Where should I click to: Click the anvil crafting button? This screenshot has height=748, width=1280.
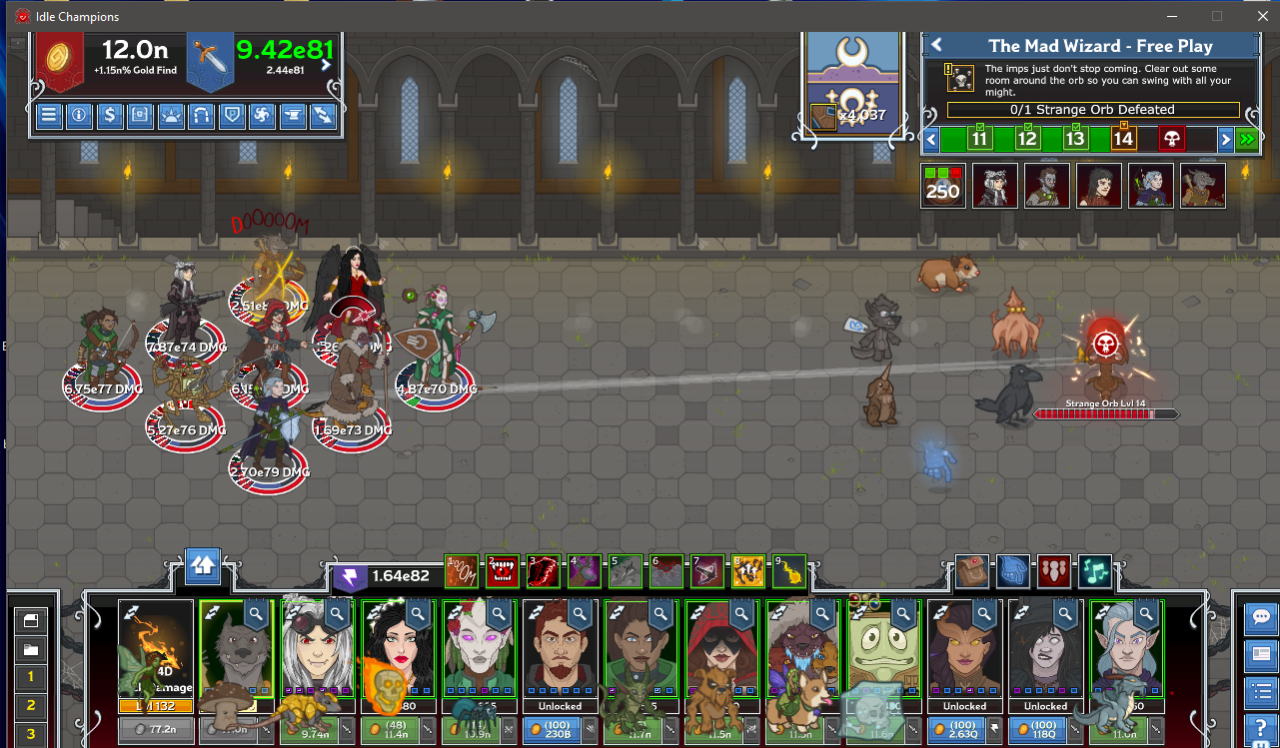click(x=293, y=116)
